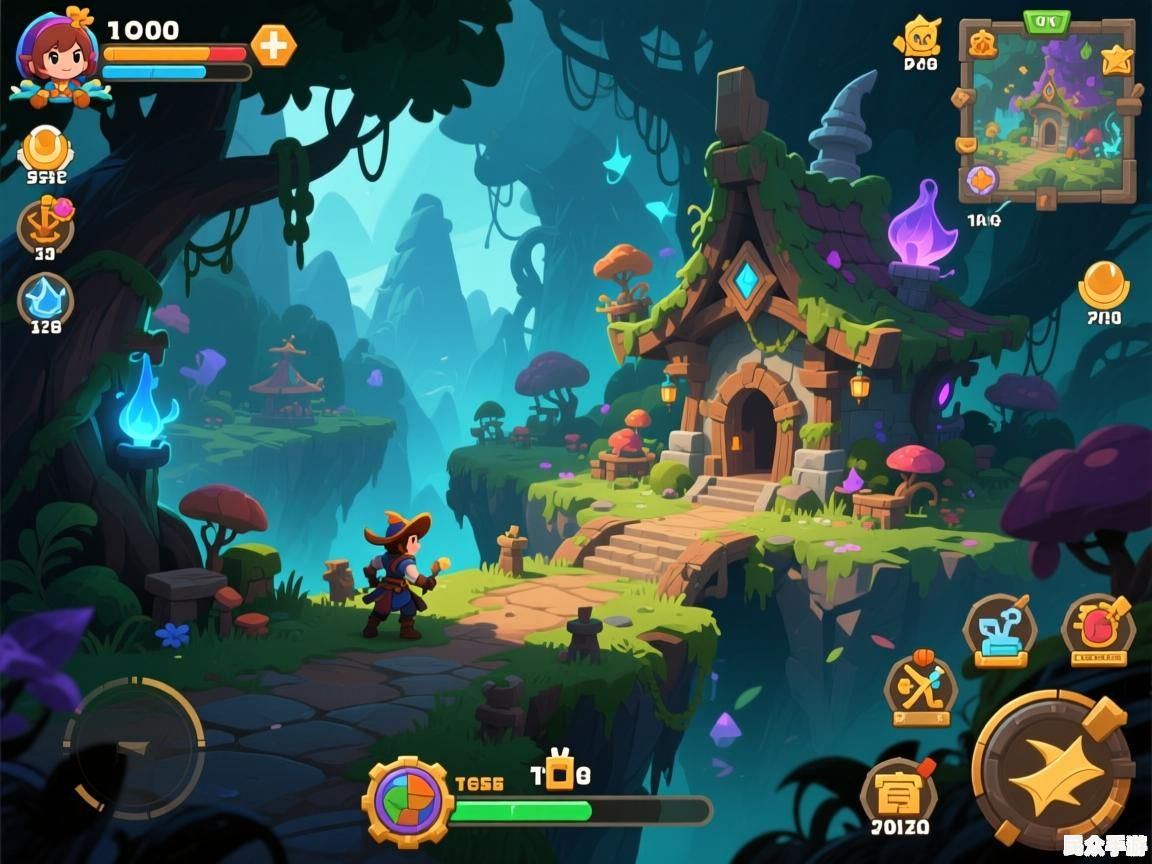
Task: Tap the orange plus button beside health
Action: [273, 46]
